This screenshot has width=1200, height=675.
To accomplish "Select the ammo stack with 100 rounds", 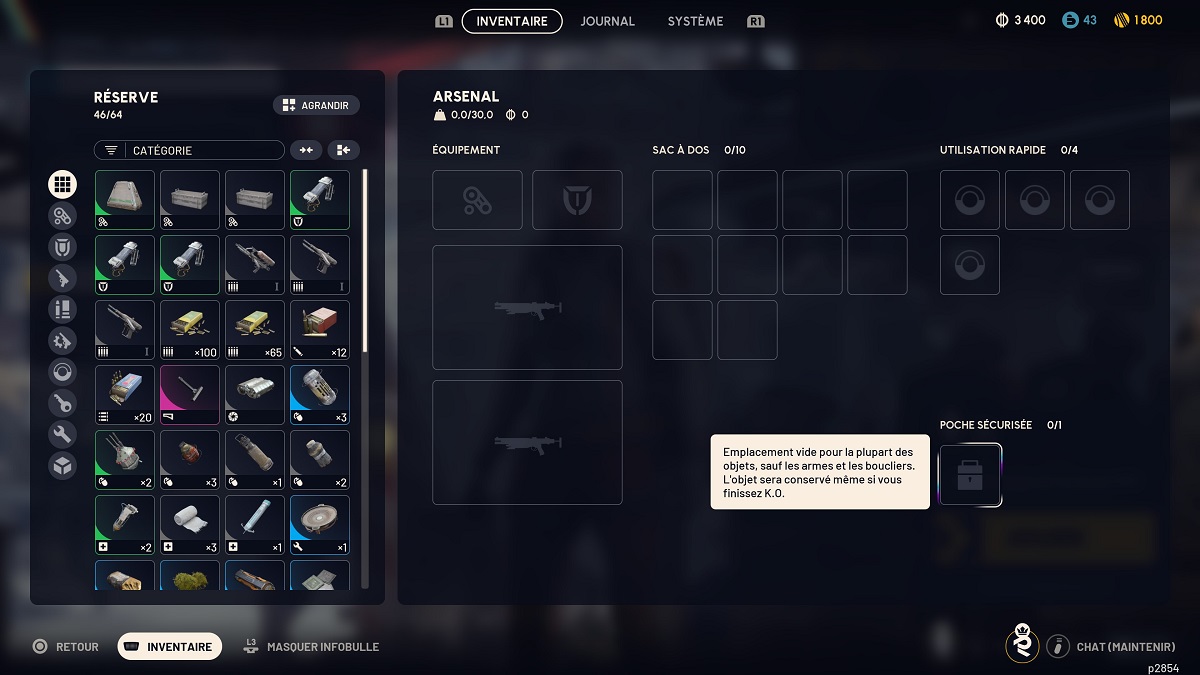I will (x=190, y=330).
